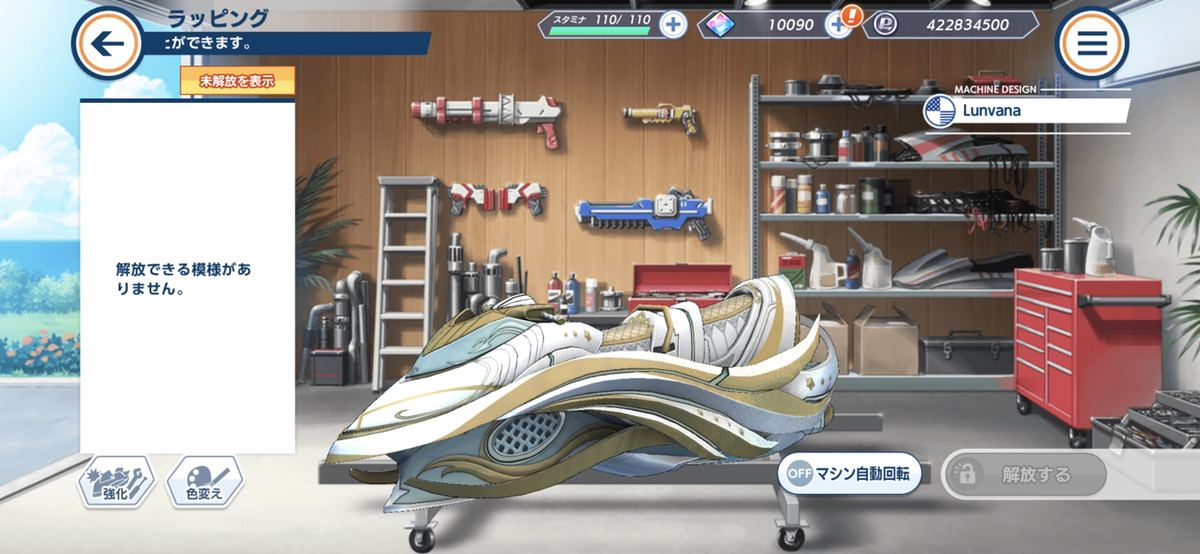The width and height of the screenshot is (1200, 554).
Task: Show locked patterns with 未解放を表示
Action: point(237,81)
